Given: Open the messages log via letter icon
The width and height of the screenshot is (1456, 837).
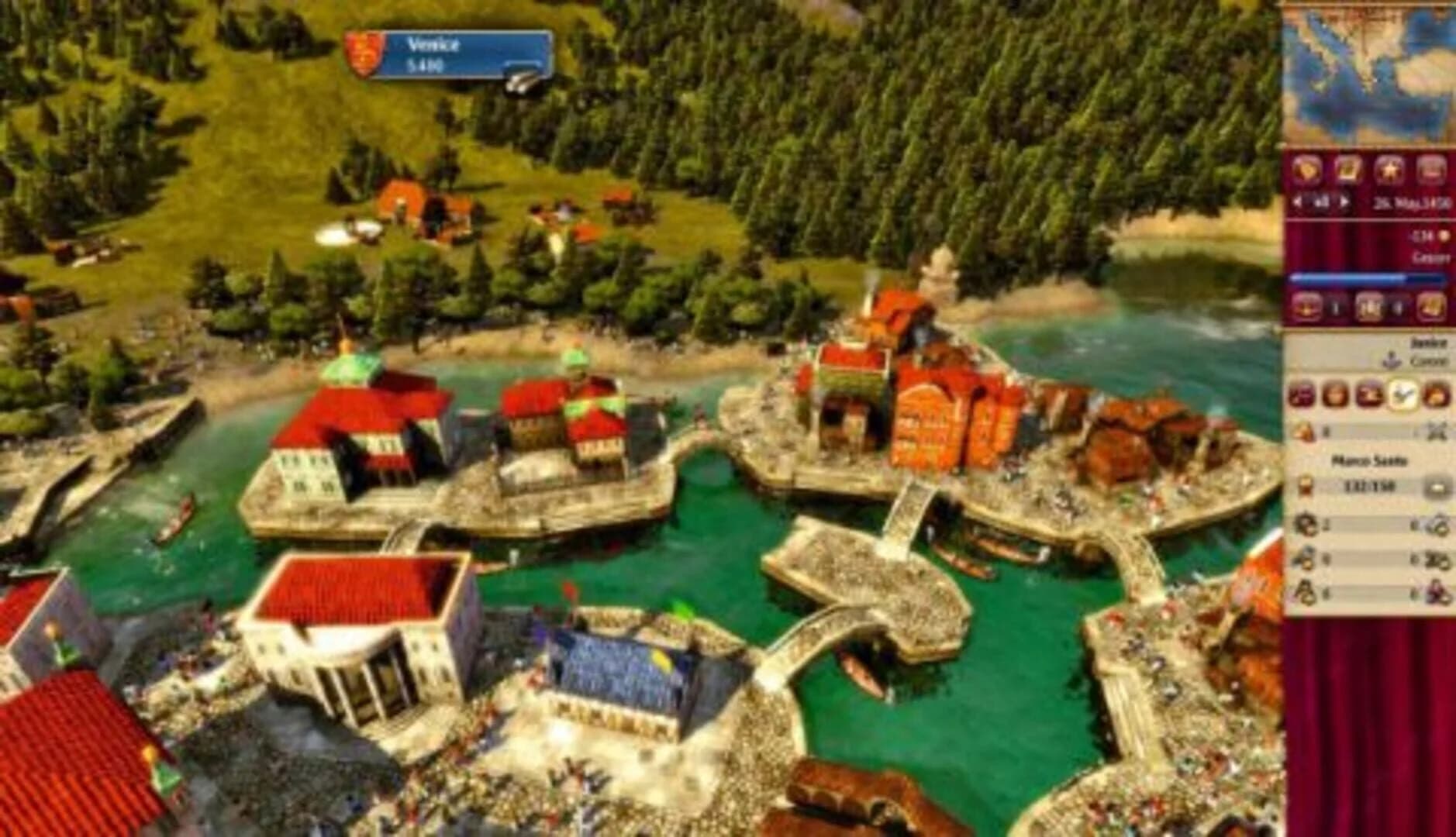Looking at the screenshot, I should pos(1347,169).
